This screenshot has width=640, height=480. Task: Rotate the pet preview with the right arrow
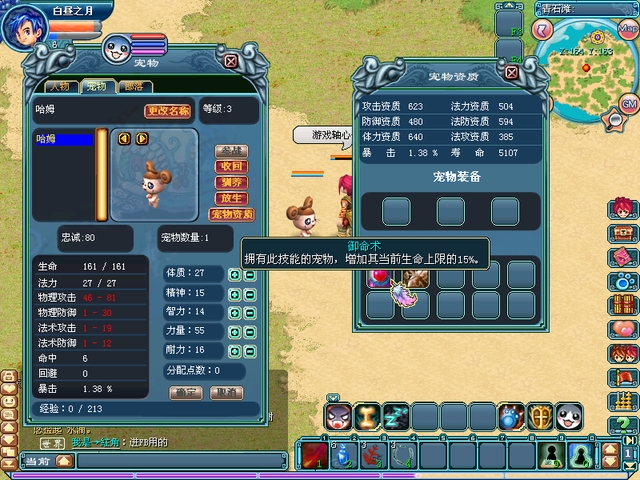coord(141,139)
